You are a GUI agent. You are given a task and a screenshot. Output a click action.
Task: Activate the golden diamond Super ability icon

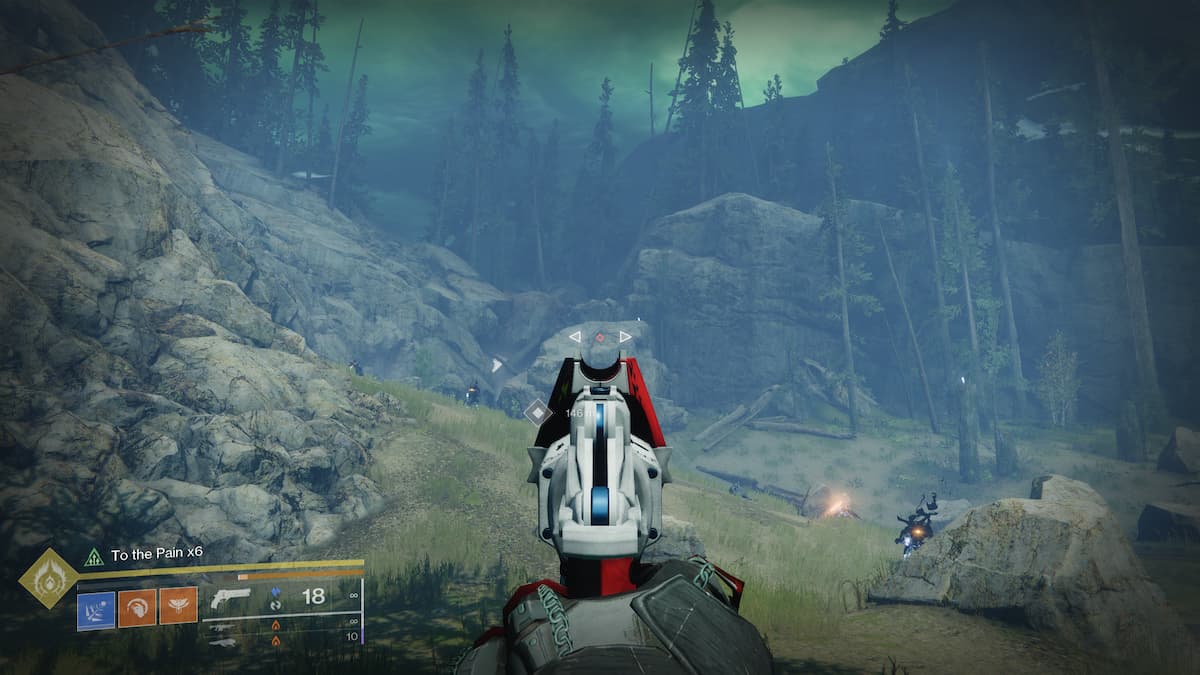tap(47, 578)
